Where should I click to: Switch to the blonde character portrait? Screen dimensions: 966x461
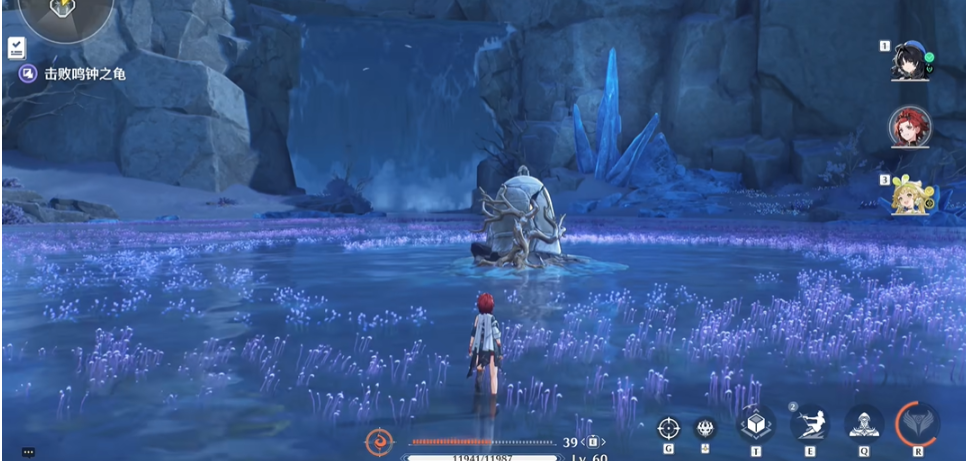(x=909, y=195)
